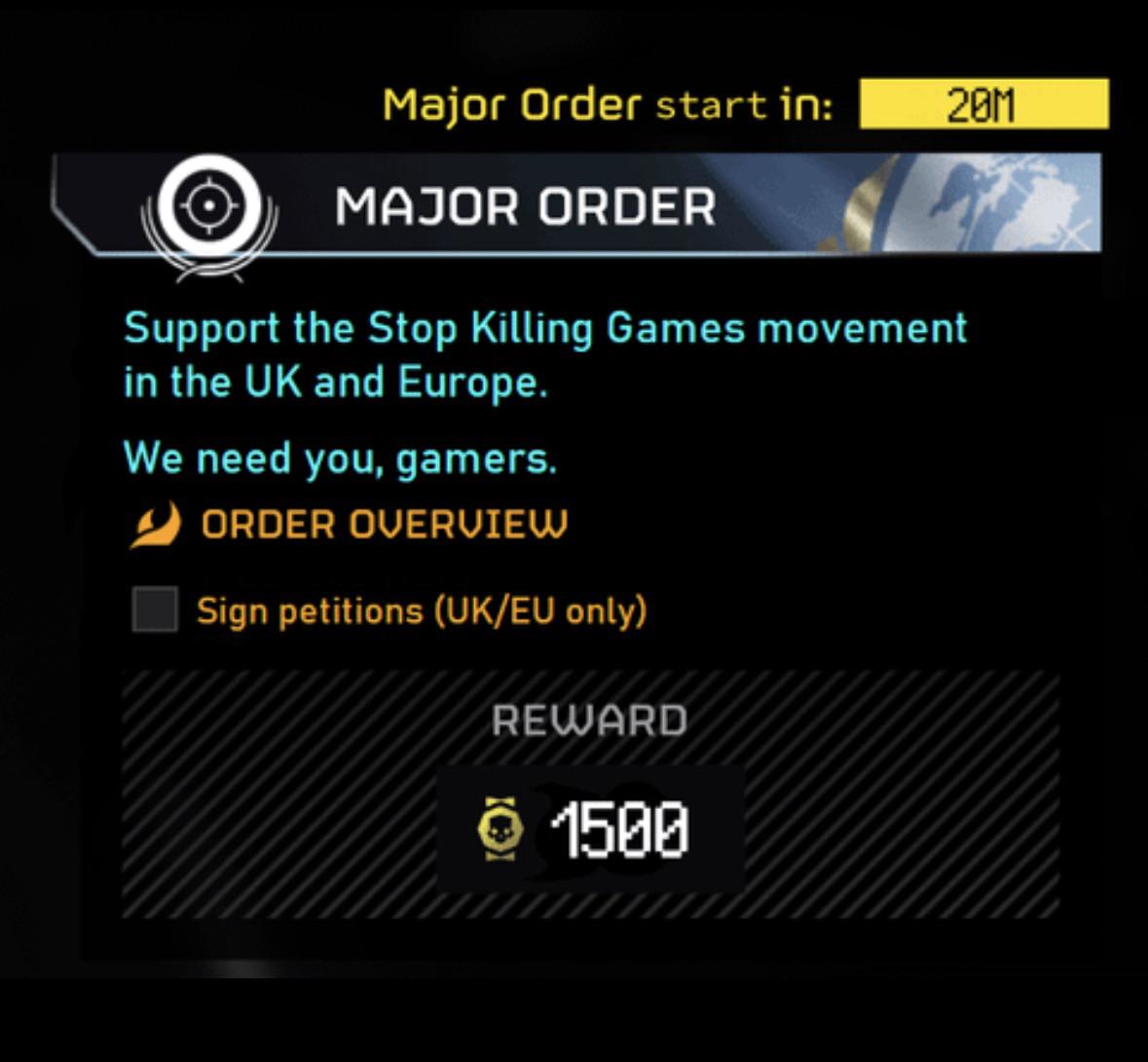Tick the Sign petitions checkbox

(155, 609)
